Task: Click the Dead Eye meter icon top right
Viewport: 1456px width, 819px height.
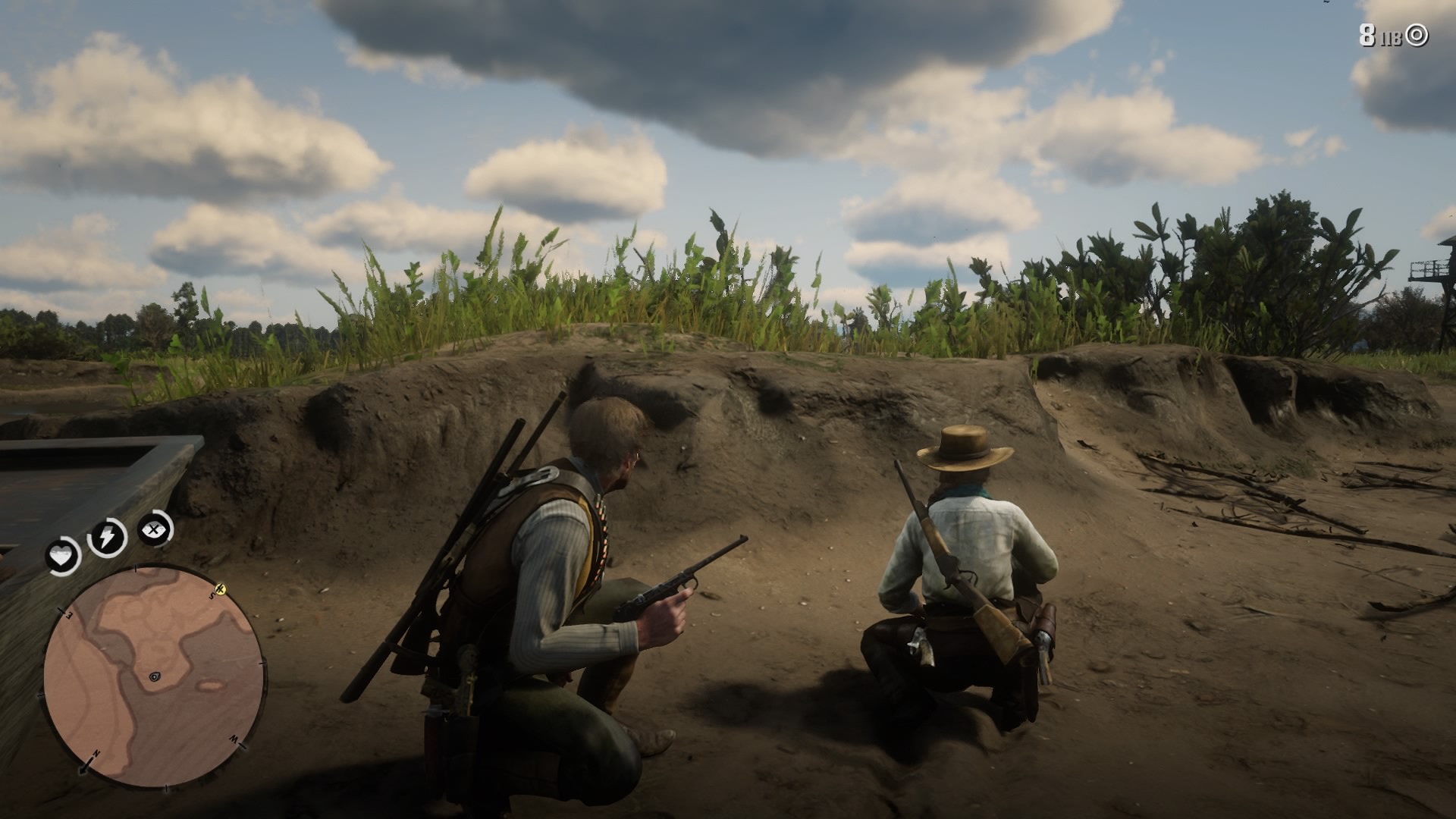Action: click(1417, 34)
